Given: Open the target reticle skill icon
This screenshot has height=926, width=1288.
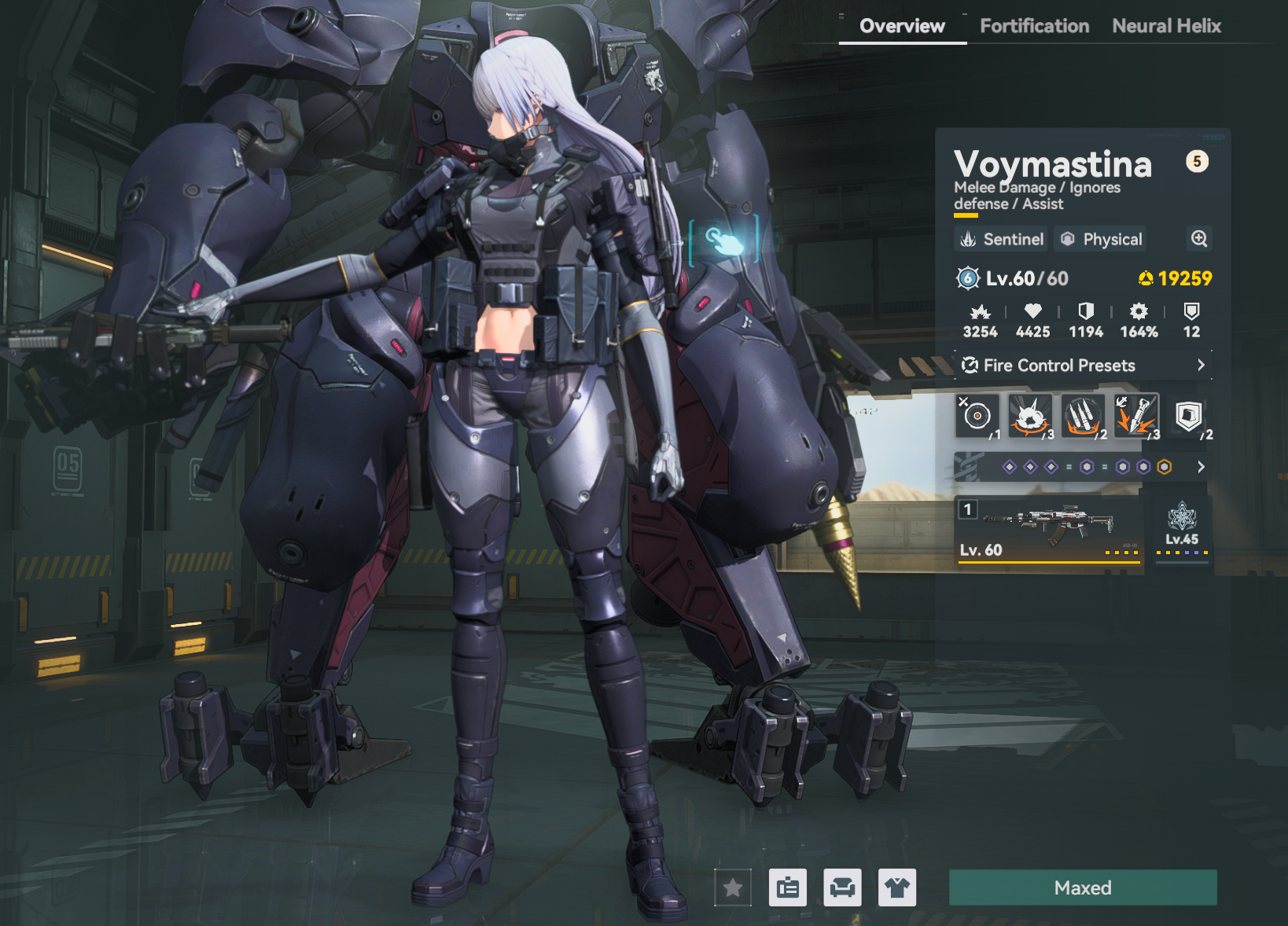Looking at the screenshot, I should click(x=977, y=415).
